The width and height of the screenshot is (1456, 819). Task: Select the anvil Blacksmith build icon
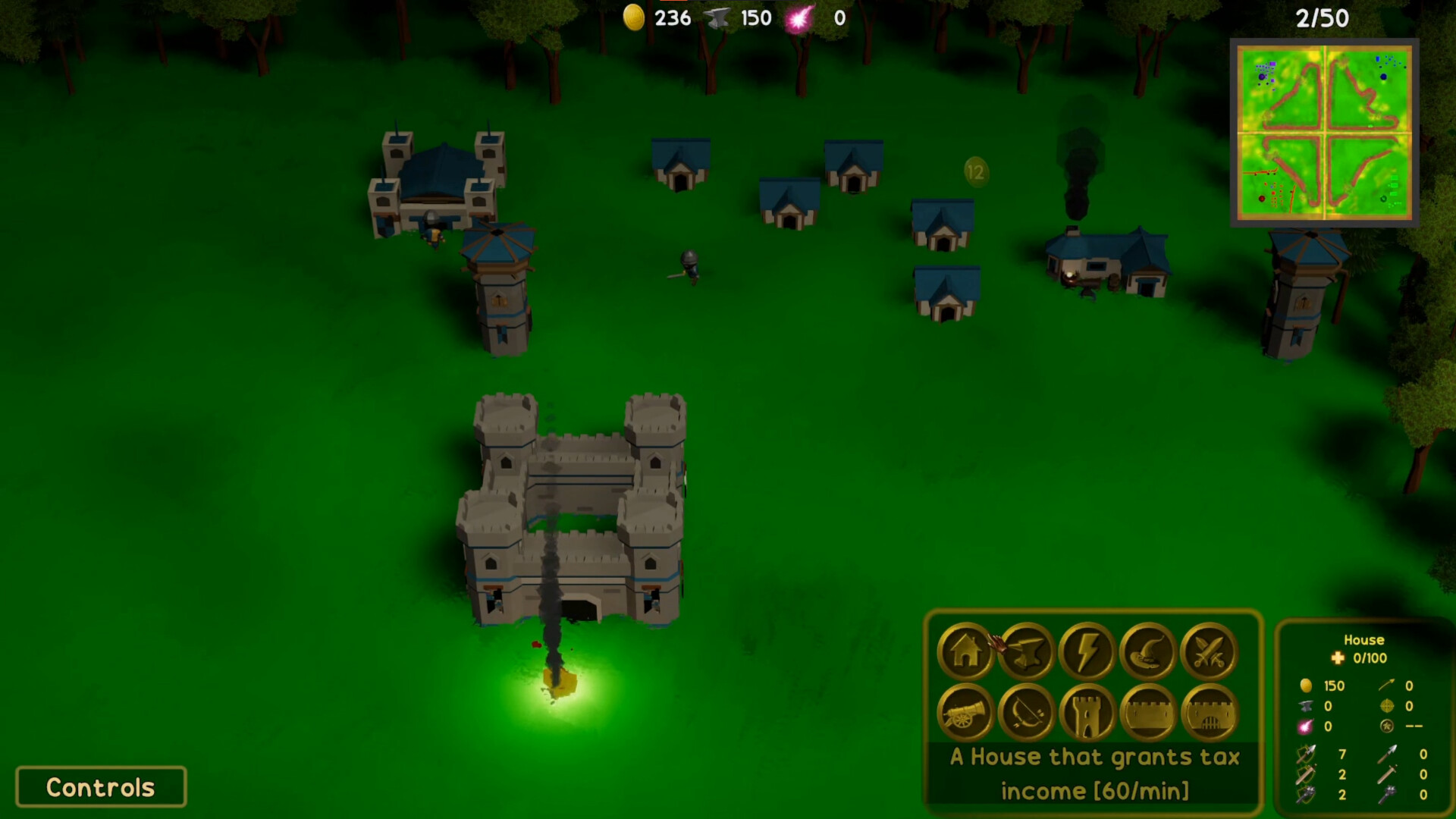point(1025,651)
